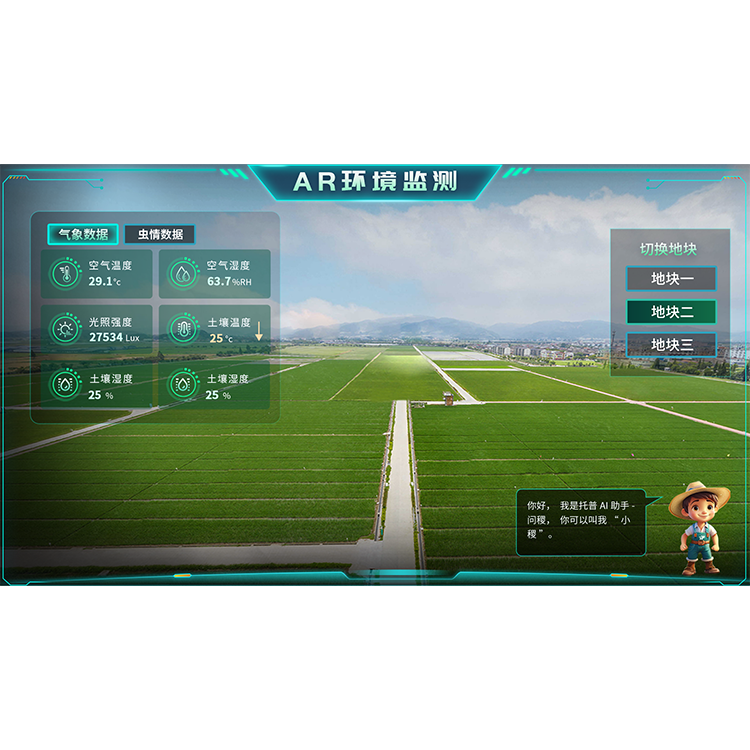Switch to the 气象数据 tab
Screen dimensions: 750x750
[x=83, y=235]
